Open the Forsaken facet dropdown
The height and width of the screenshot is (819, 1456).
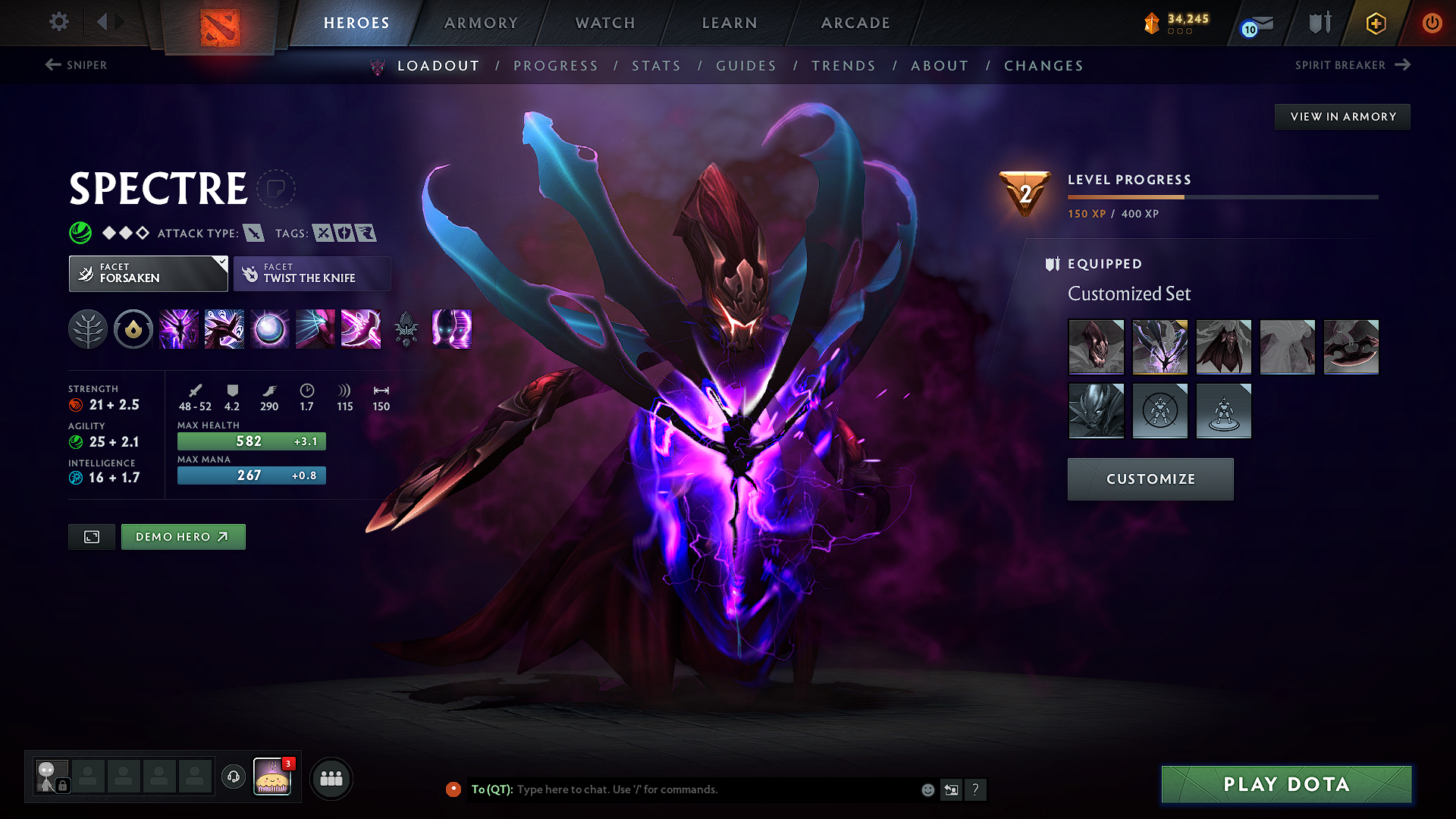coord(148,273)
